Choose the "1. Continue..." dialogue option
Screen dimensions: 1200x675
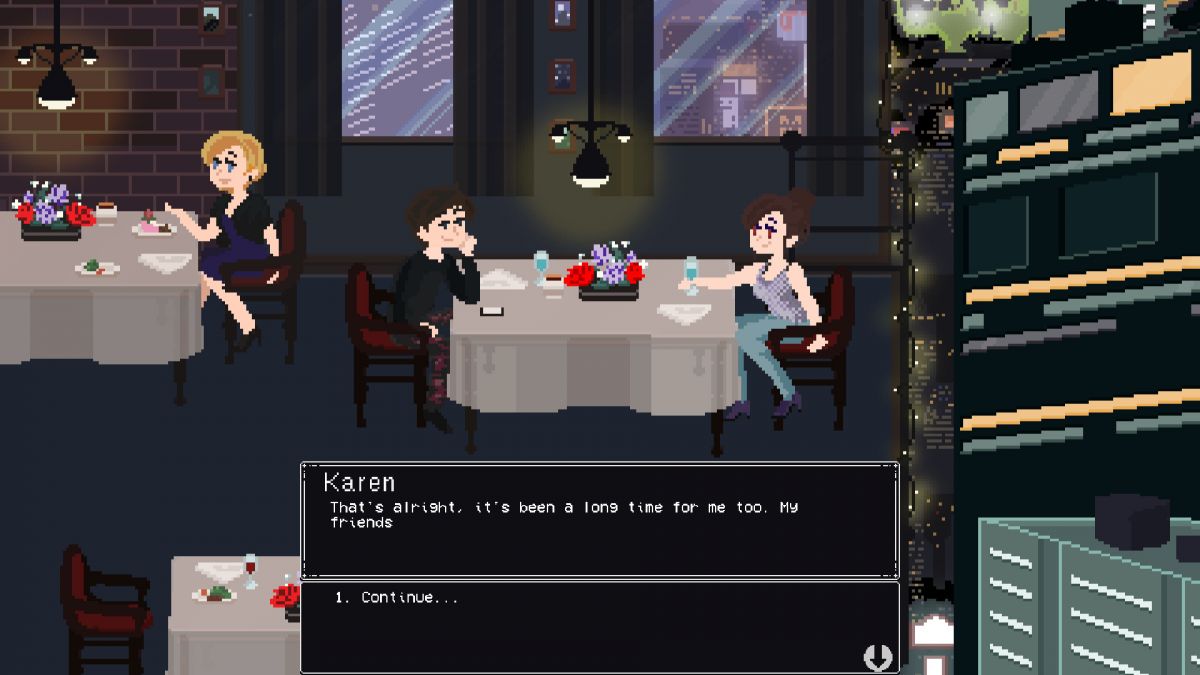tap(397, 598)
